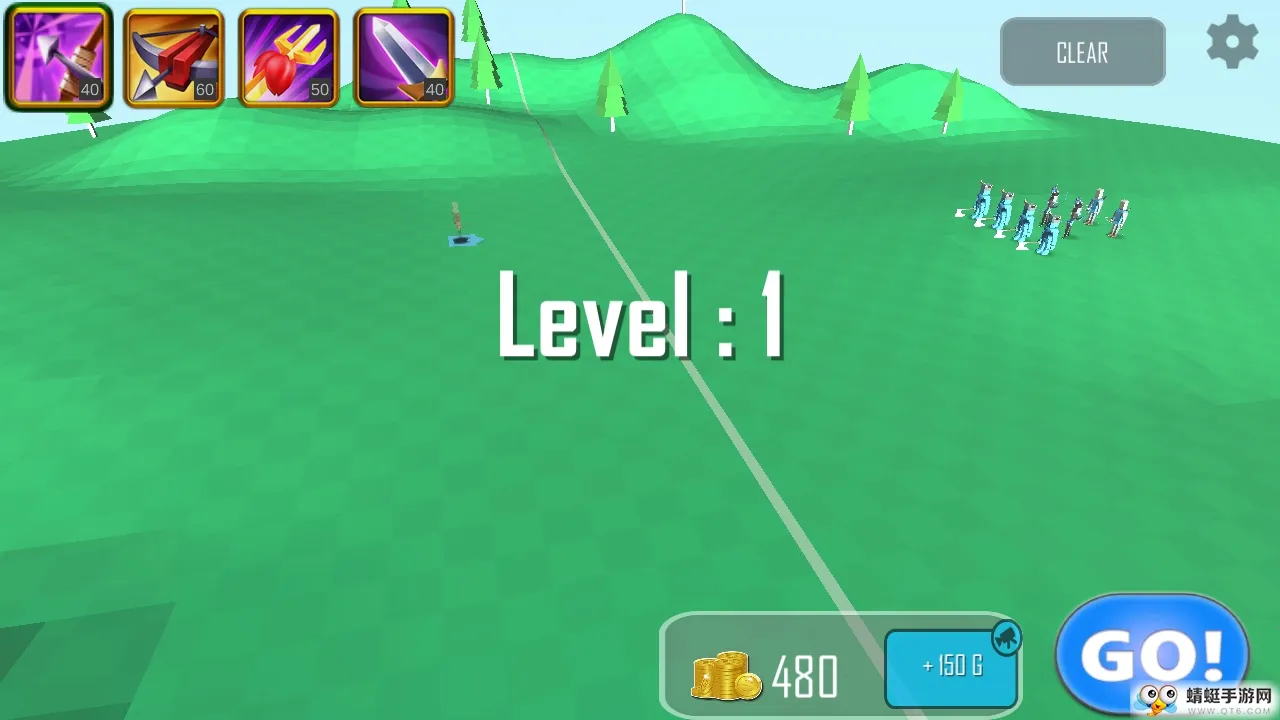
Task: Select the highlighted spear card with green border
Action: pos(57,55)
